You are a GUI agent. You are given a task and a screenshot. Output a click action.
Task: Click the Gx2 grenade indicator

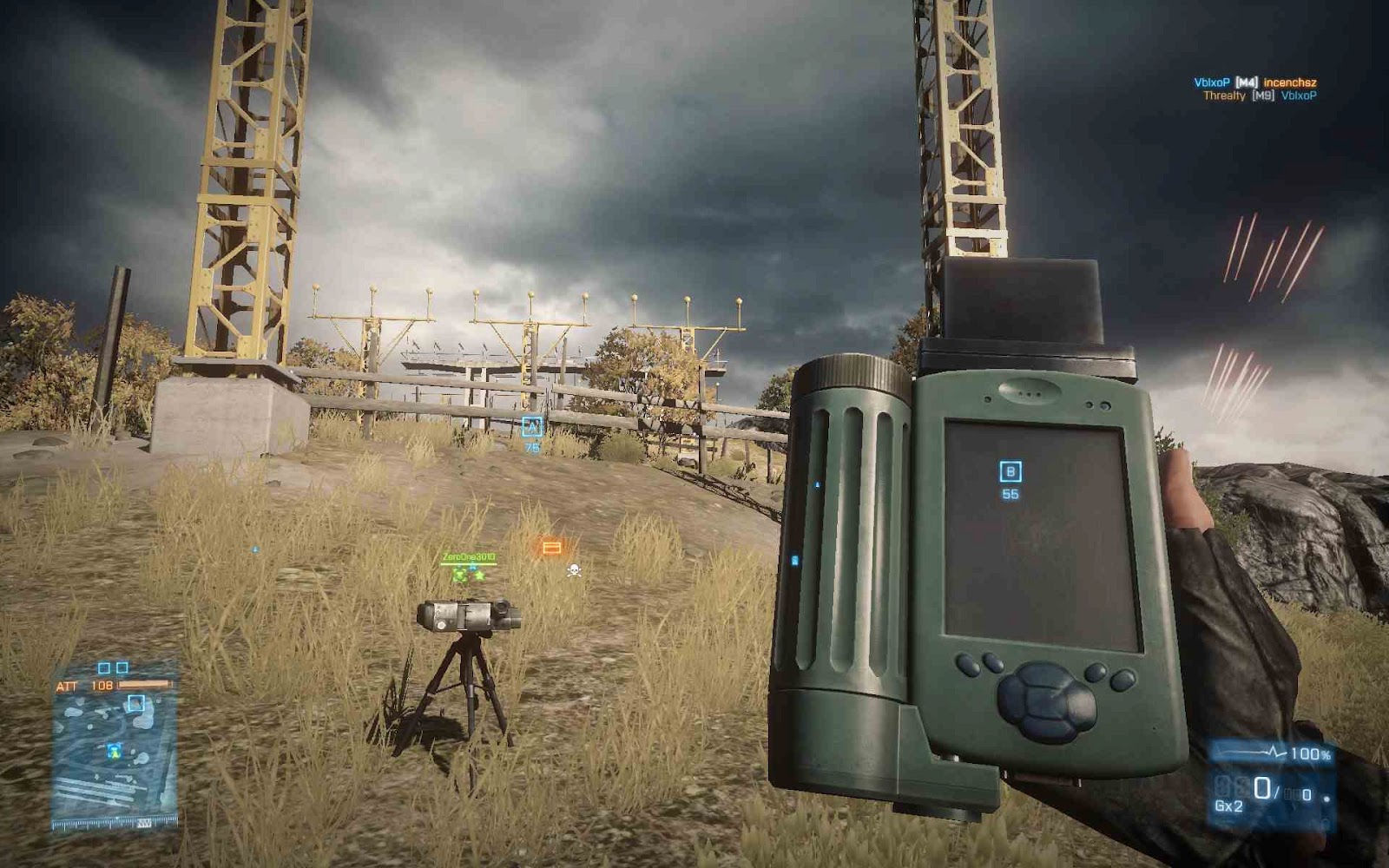(x=1227, y=805)
